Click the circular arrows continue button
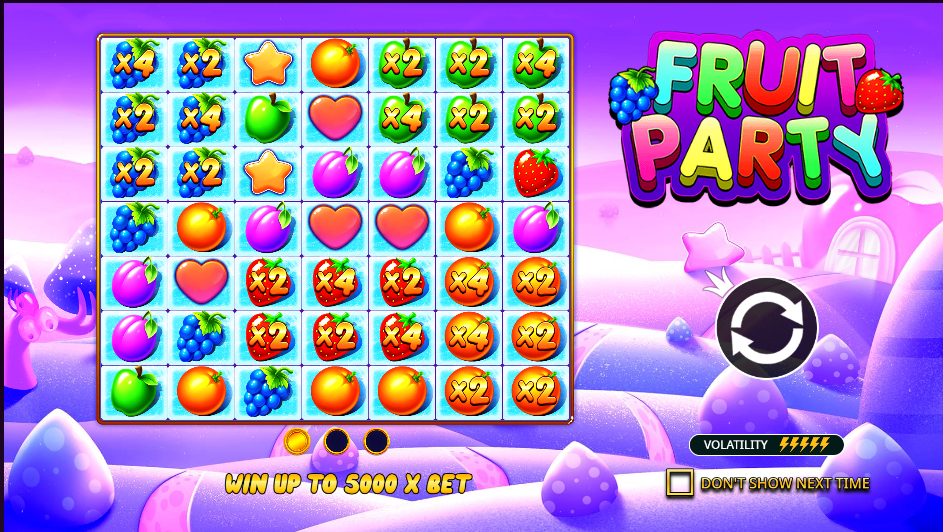The image size is (943, 532). coord(766,327)
